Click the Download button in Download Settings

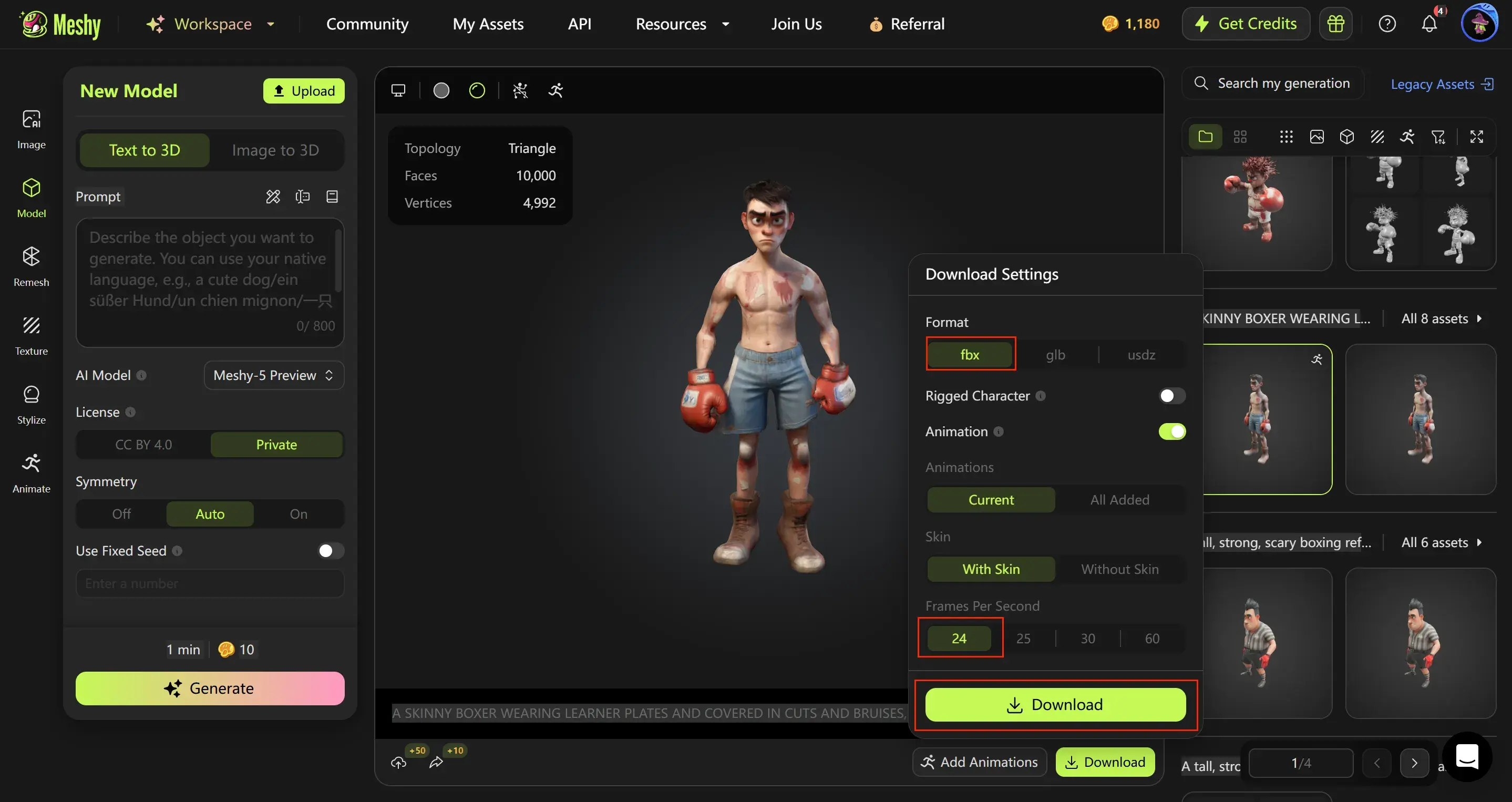1055,705
